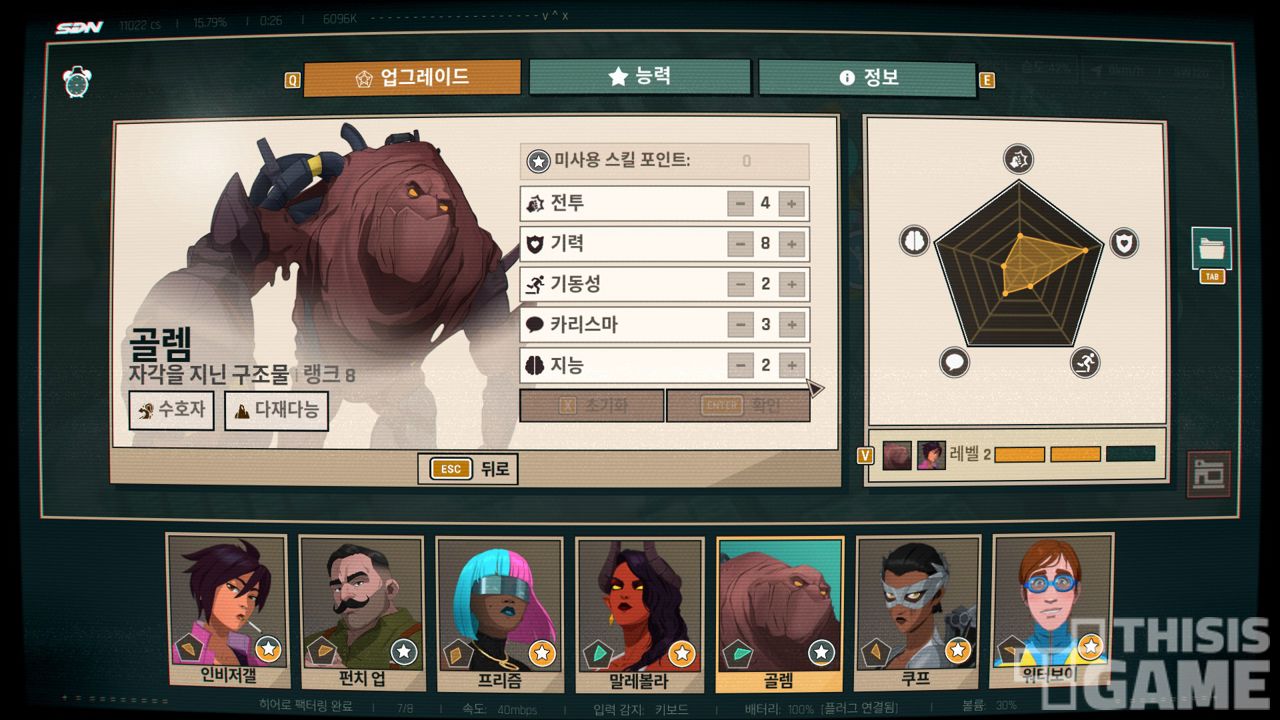This screenshot has height=720, width=1280.
Task: Choose the 펀치 업 hero card
Action: [x=361, y=612]
